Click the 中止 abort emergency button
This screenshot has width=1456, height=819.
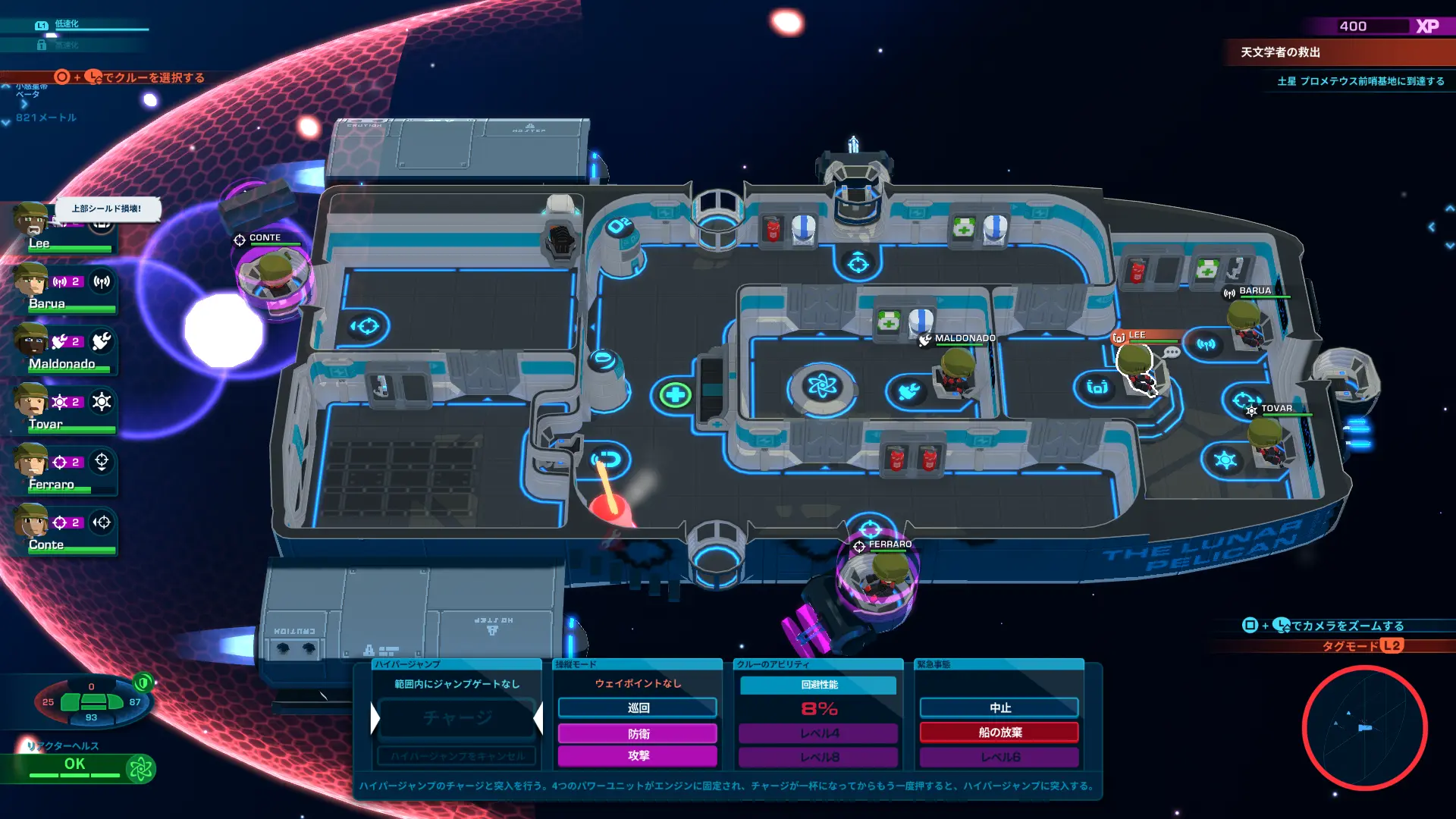999,708
